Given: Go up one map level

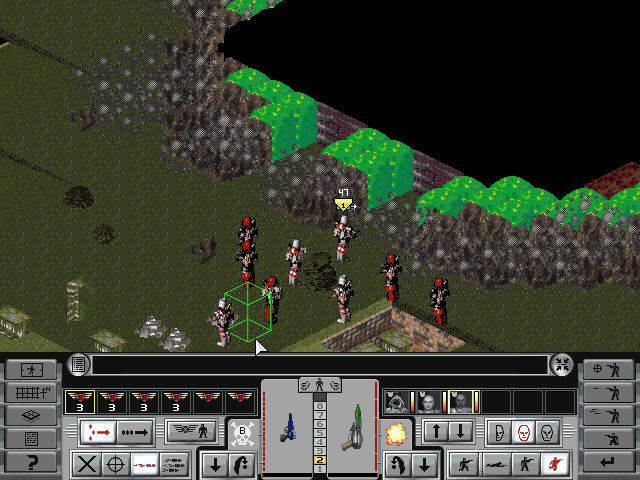Looking at the screenshot, I should pos(436,432).
